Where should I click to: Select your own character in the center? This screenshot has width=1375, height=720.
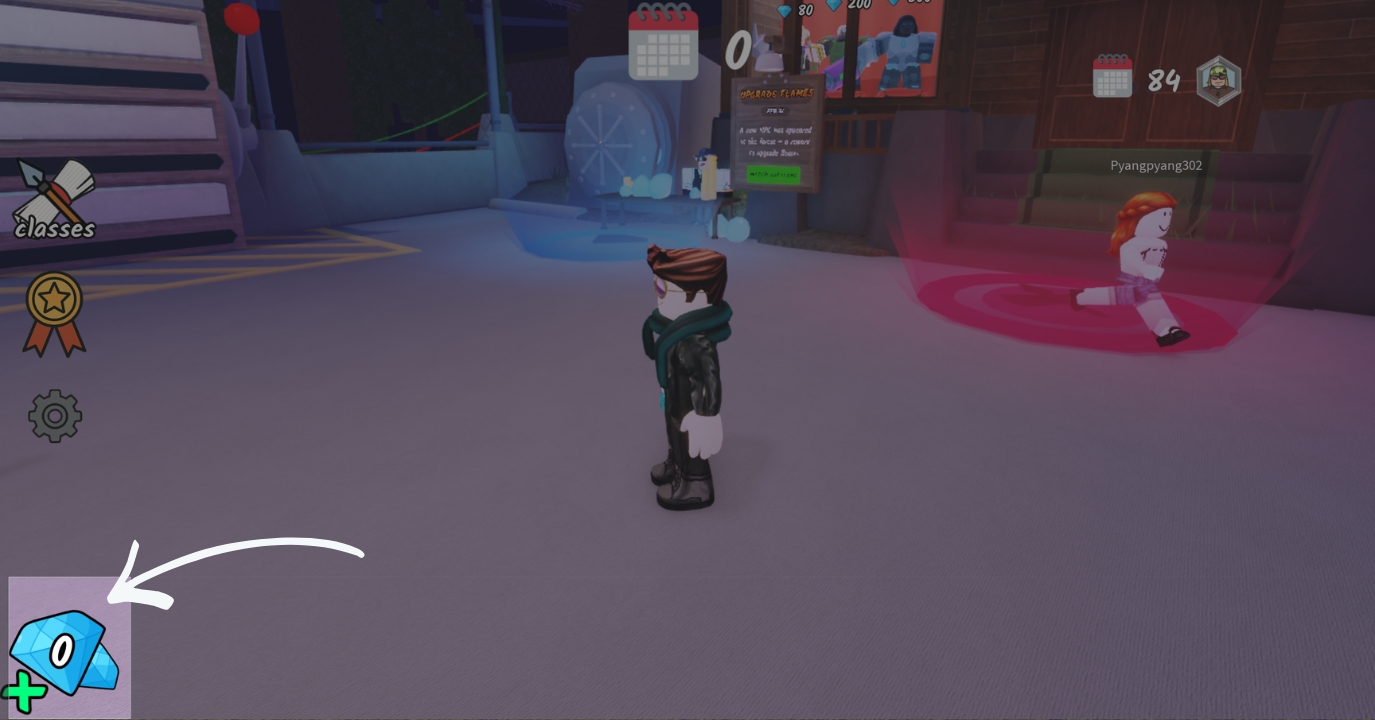(690, 370)
